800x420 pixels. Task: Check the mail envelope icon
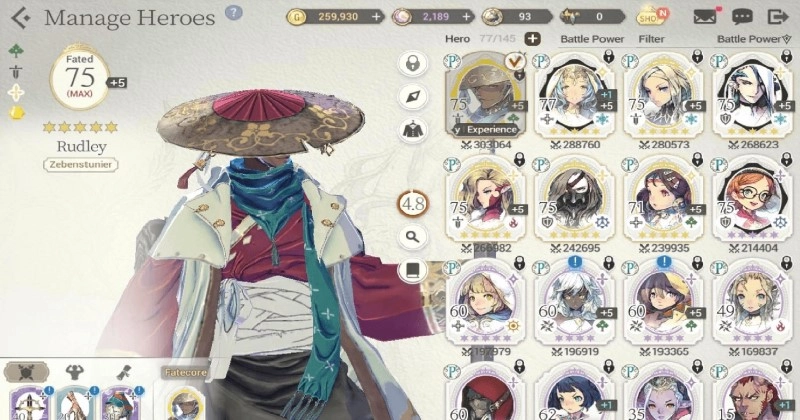pos(704,16)
